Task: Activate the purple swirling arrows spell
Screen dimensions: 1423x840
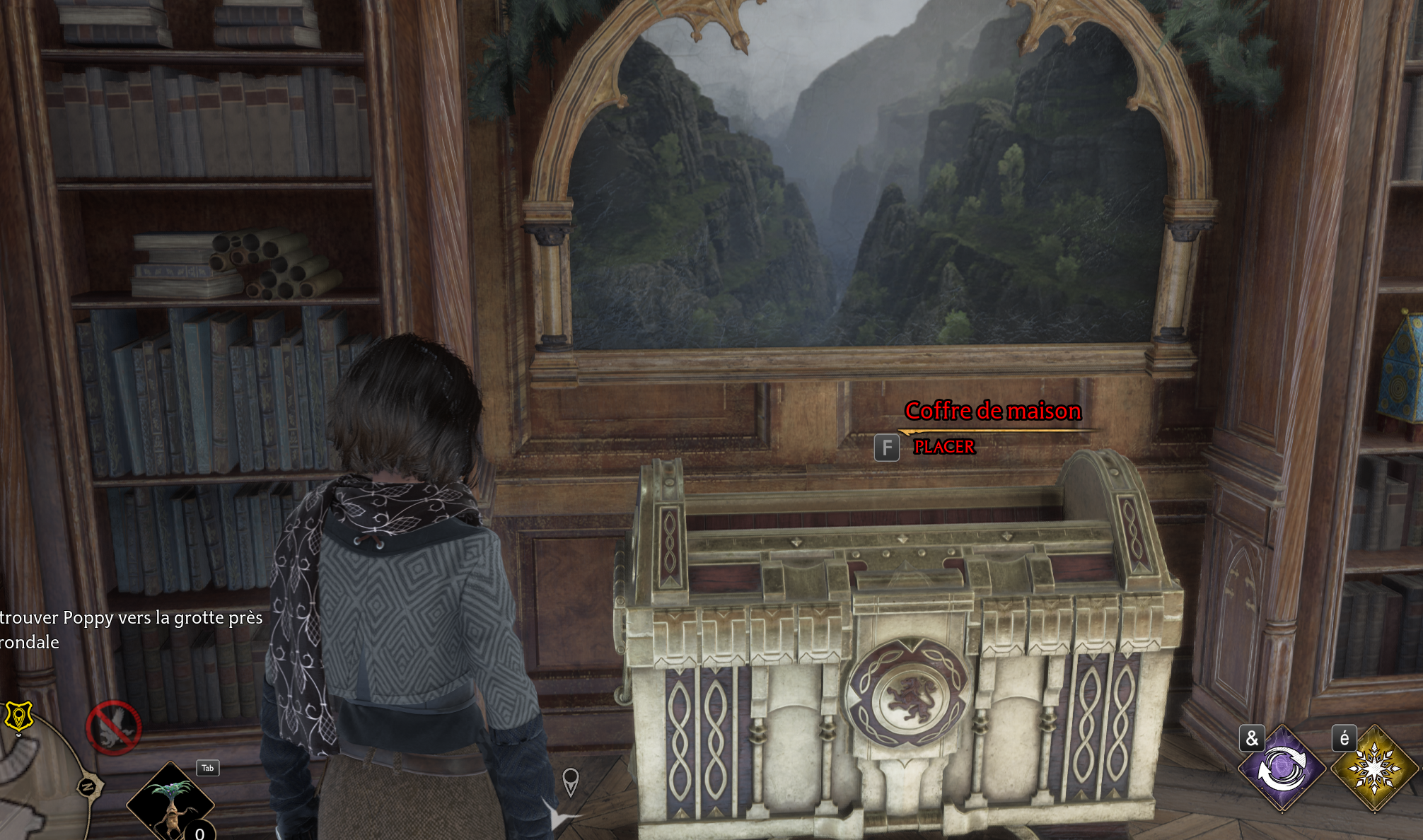Action: [x=1282, y=768]
